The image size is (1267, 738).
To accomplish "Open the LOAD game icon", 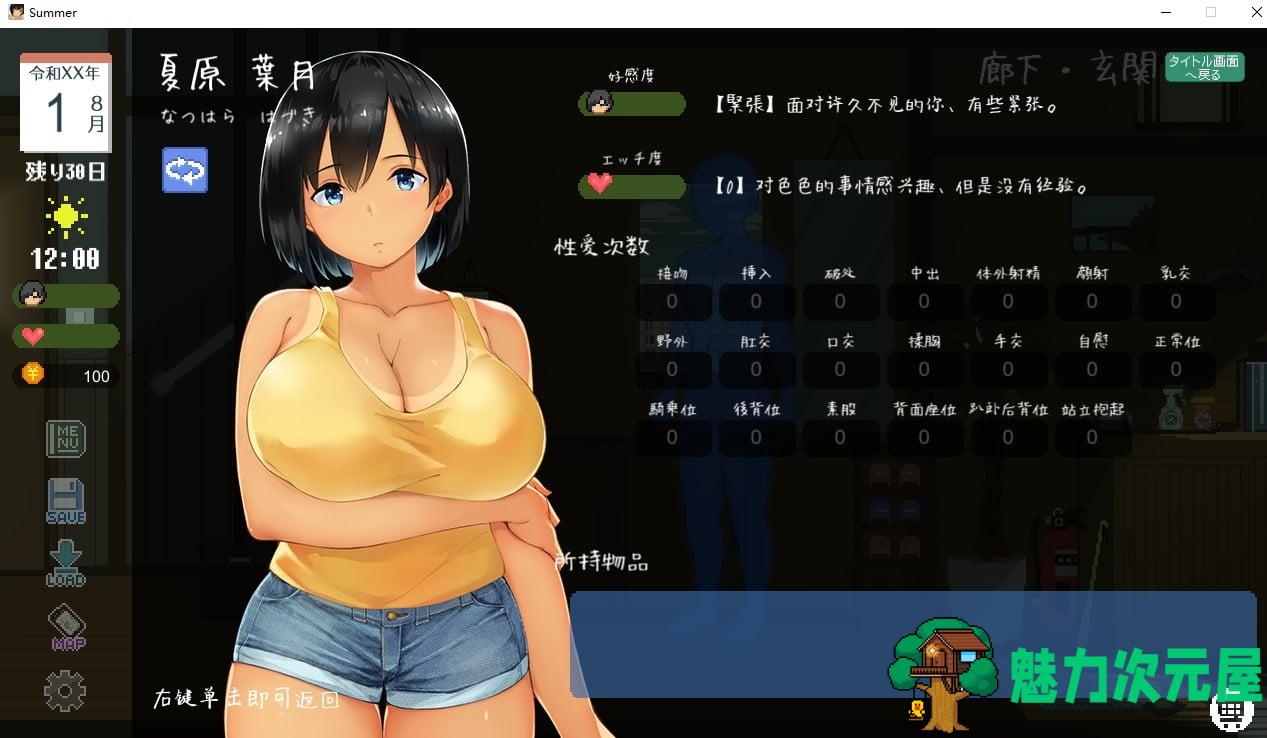I will pyautogui.click(x=66, y=563).
